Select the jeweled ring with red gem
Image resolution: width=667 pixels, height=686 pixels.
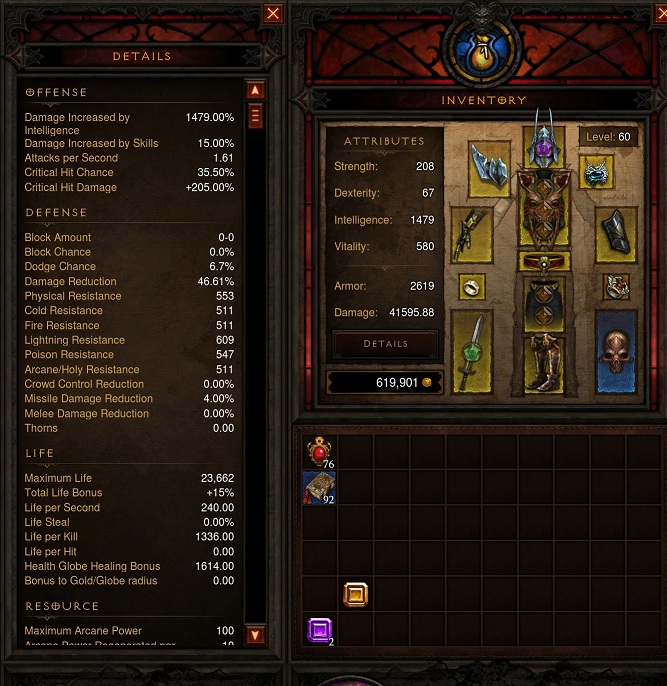[x=615, y=288]
